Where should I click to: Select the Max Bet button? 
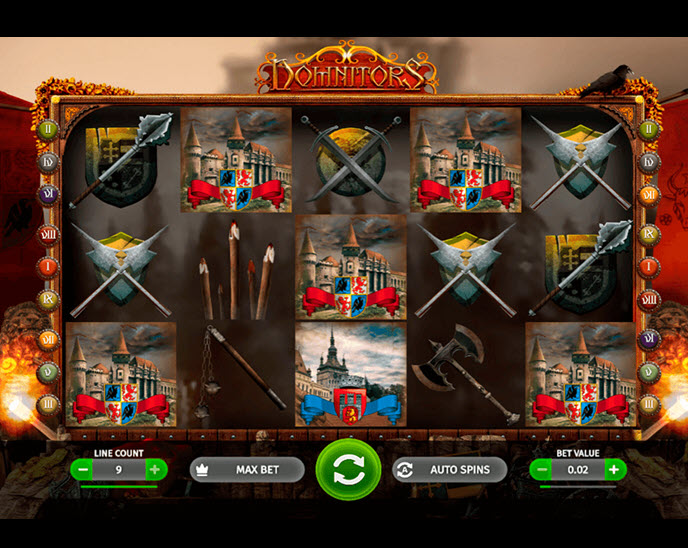coord(247,469)
